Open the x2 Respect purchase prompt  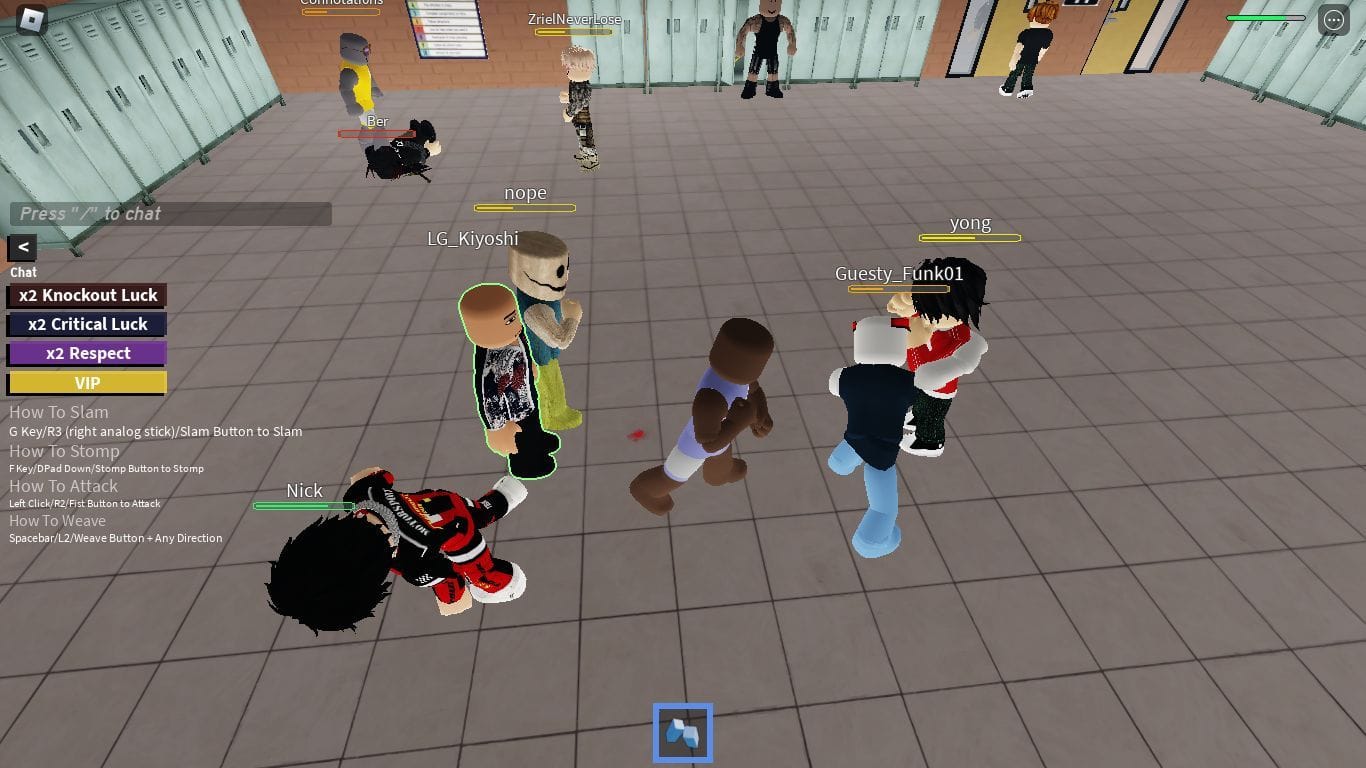point(87,353)
